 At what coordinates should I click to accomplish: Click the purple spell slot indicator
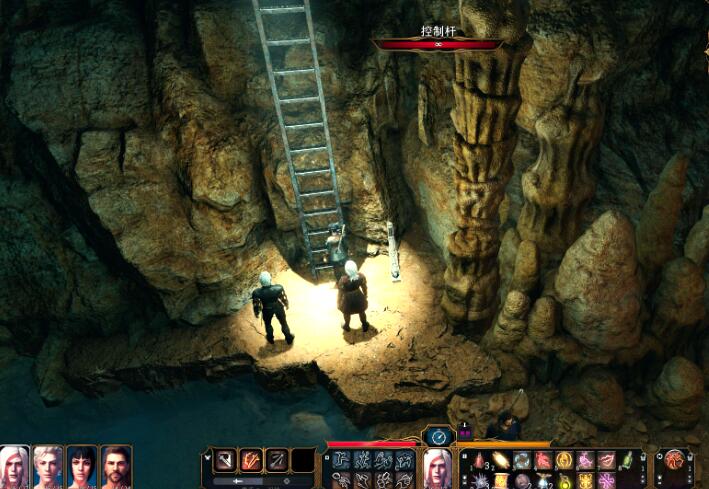[x=465, y=436]
